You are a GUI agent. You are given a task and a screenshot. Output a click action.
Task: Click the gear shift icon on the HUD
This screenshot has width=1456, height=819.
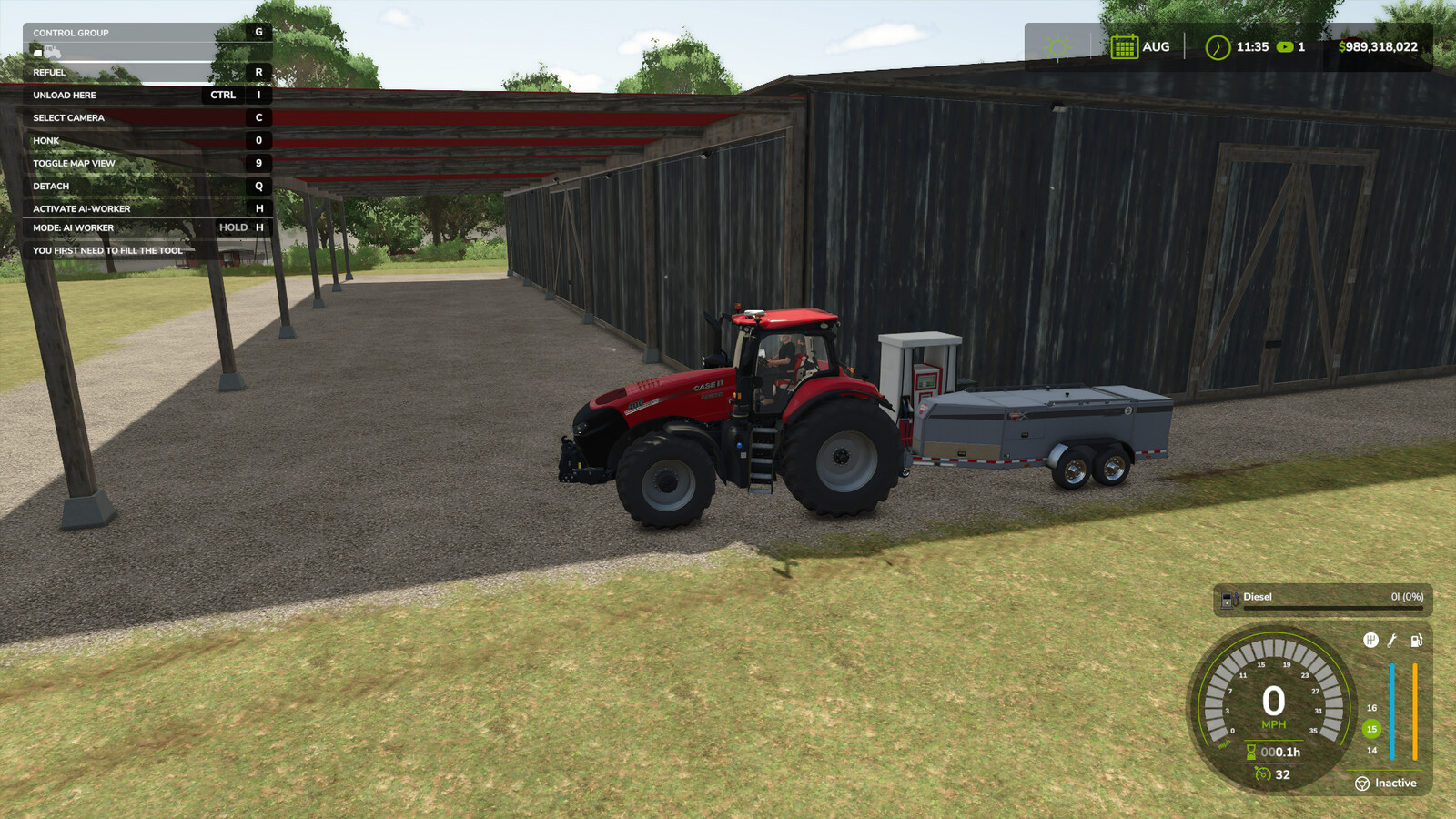click(1370, 640)
